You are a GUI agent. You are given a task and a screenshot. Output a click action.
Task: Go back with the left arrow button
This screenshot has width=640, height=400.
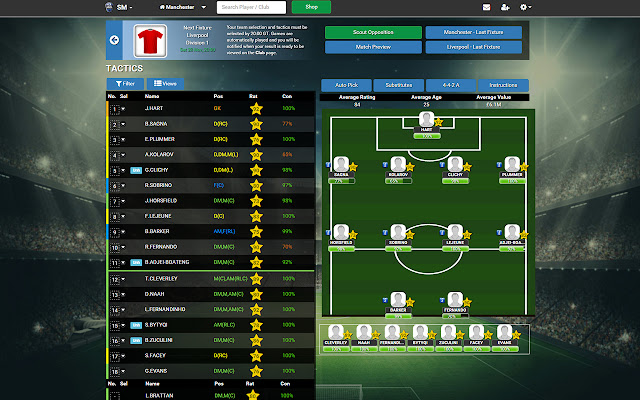(114, 41)
